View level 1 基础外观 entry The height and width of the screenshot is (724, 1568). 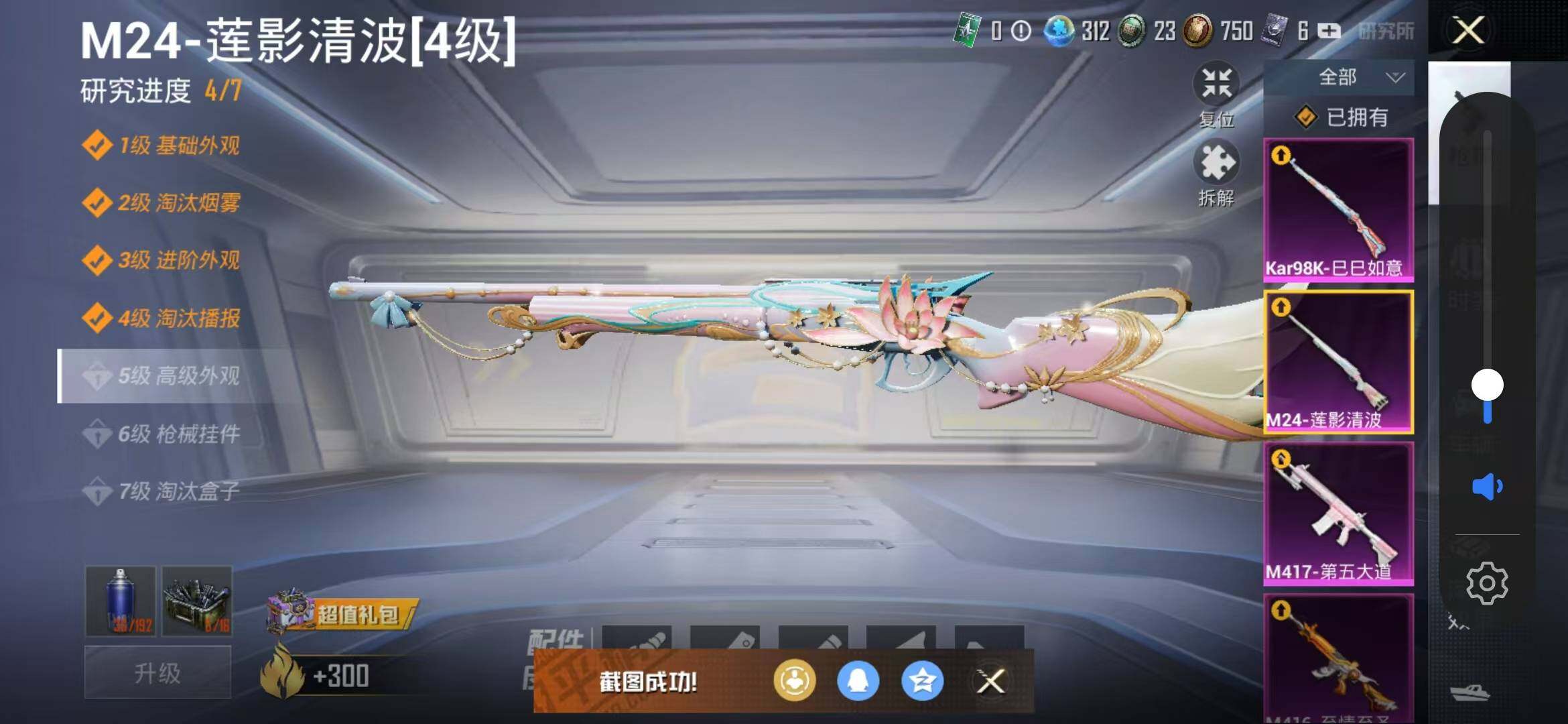[x=161, y=145]
